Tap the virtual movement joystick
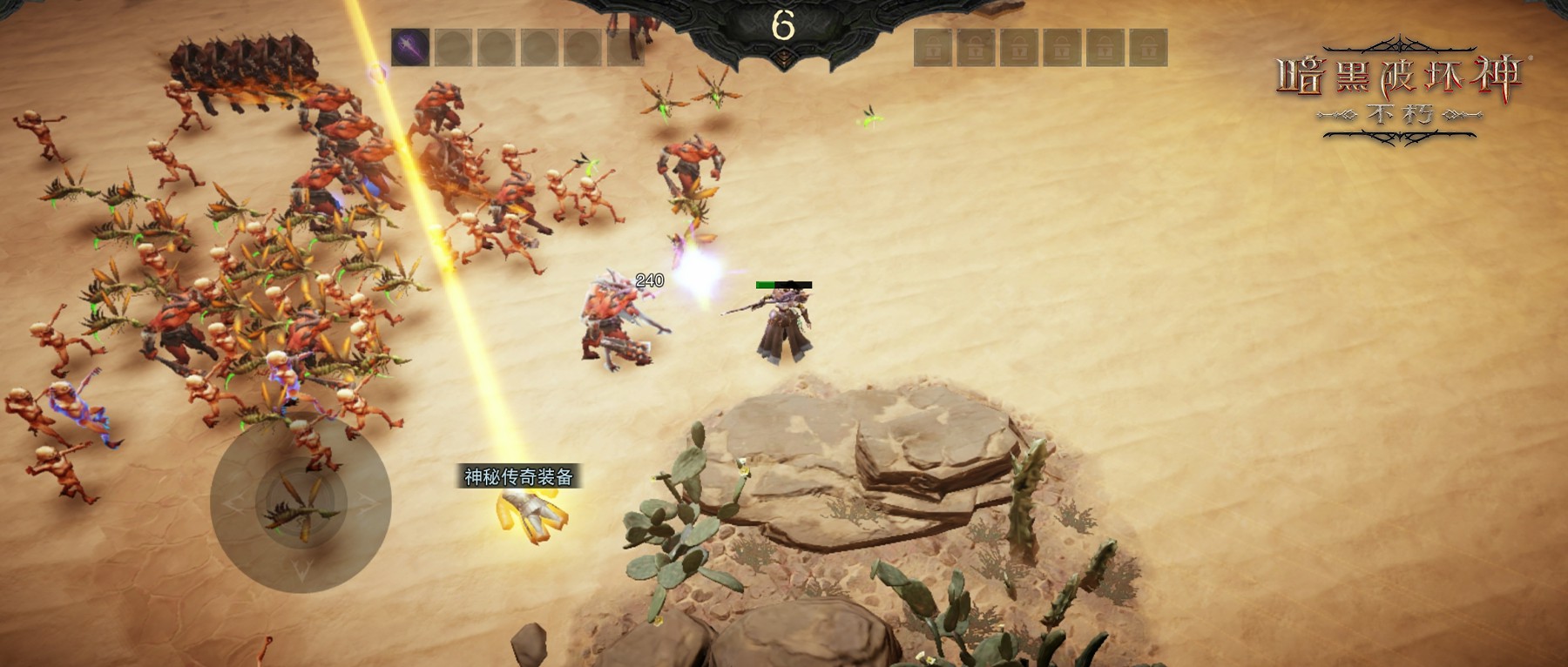This screenshot has width=1568, height=667. (x=301, y=502)
